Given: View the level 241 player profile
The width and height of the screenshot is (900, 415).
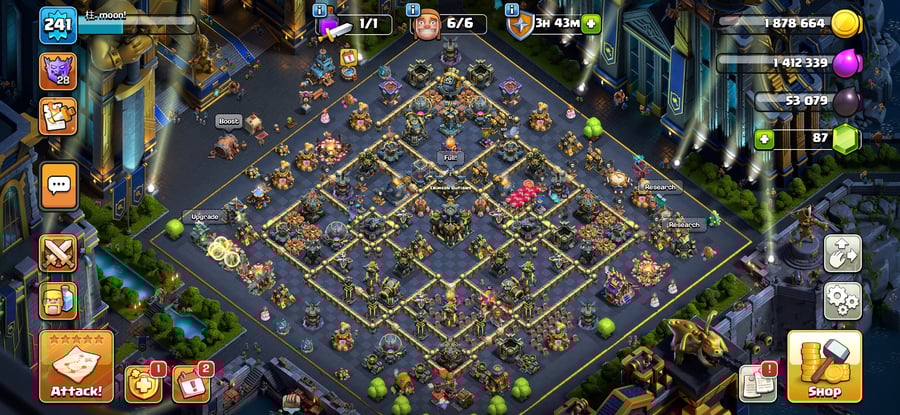Looking at the screenshot, I should pos(58,24).
